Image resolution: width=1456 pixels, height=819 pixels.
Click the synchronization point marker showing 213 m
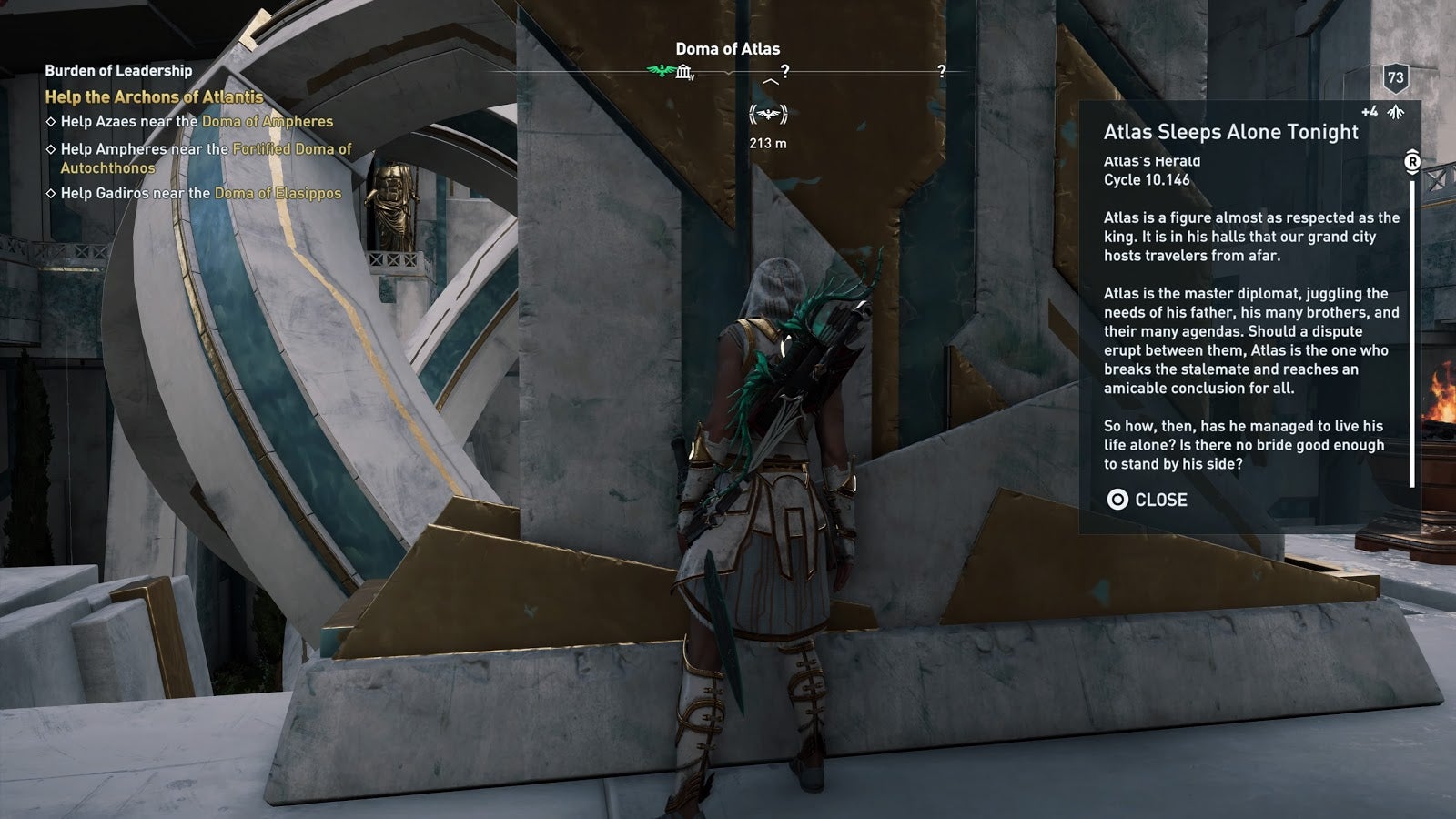(768, 115)
